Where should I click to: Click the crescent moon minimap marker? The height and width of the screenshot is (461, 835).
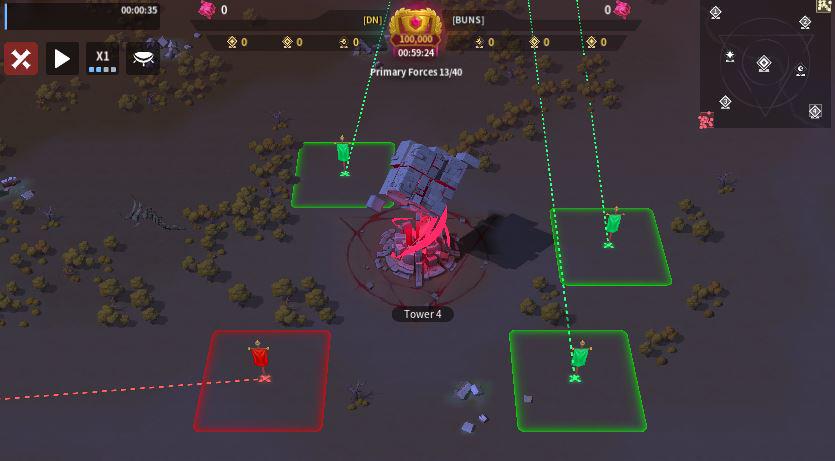(x=800, y=70)
